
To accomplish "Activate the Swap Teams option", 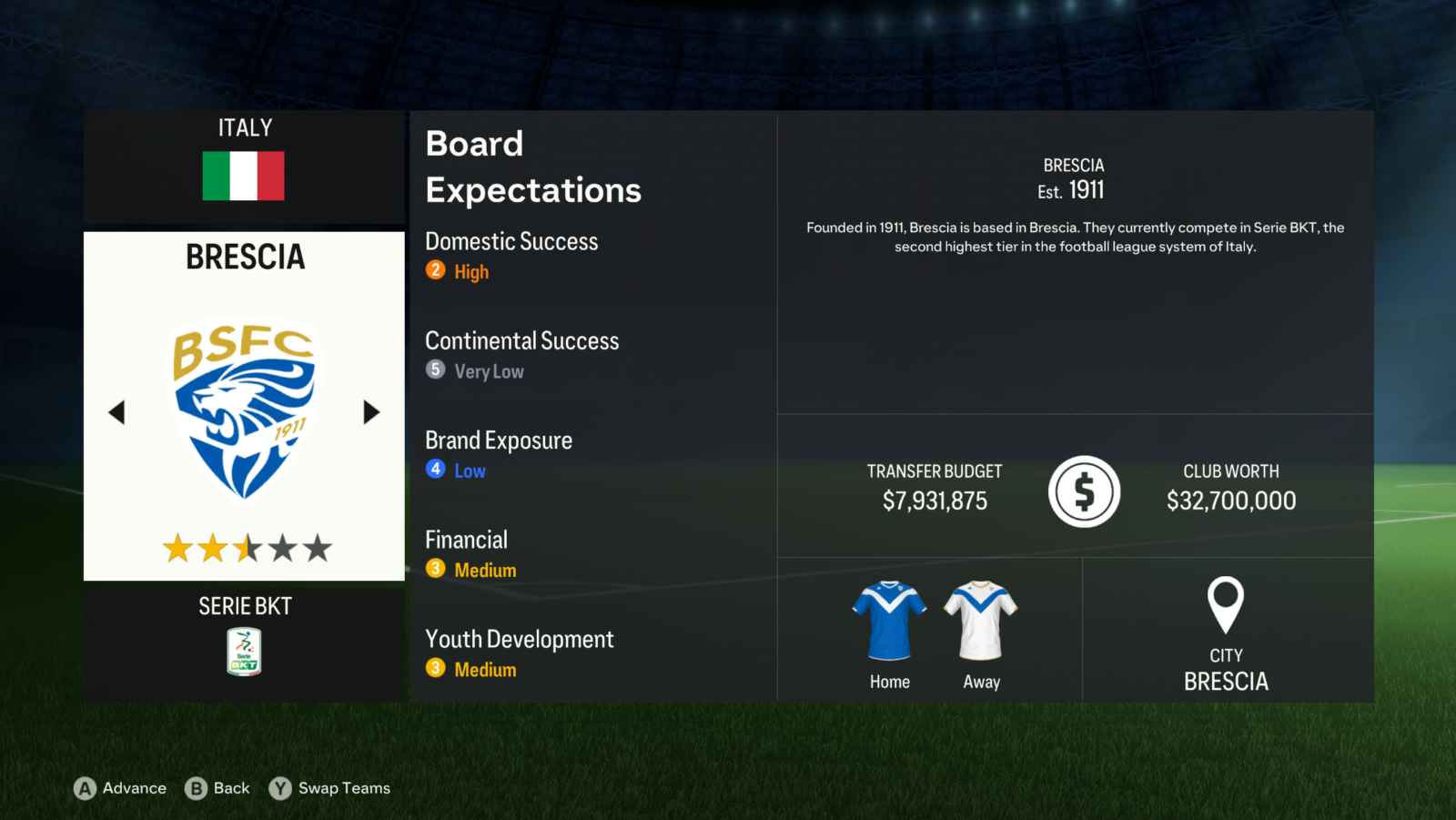I will (330, 788).
